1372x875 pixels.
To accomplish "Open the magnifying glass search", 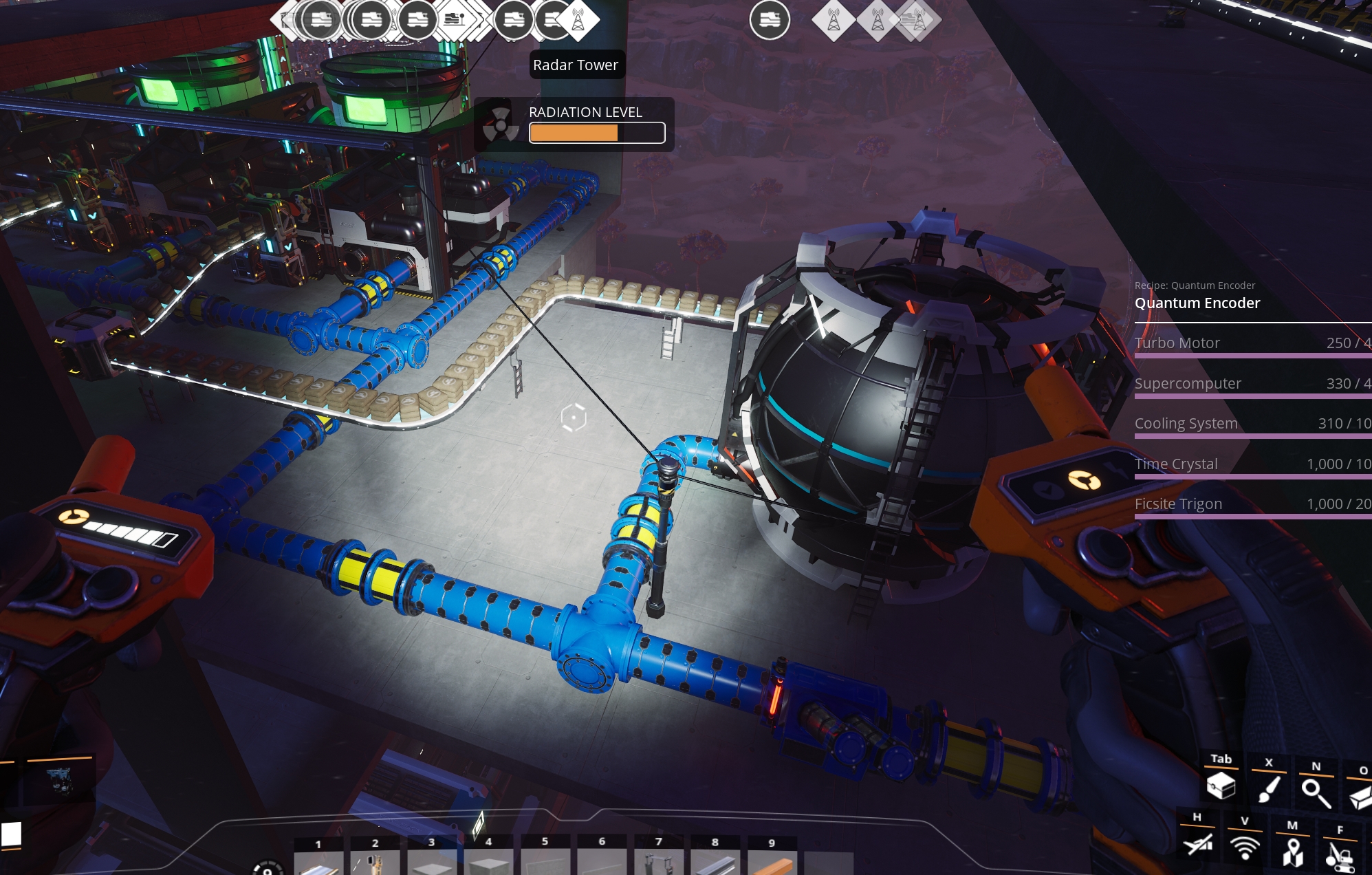I will tap(1316, 792).
